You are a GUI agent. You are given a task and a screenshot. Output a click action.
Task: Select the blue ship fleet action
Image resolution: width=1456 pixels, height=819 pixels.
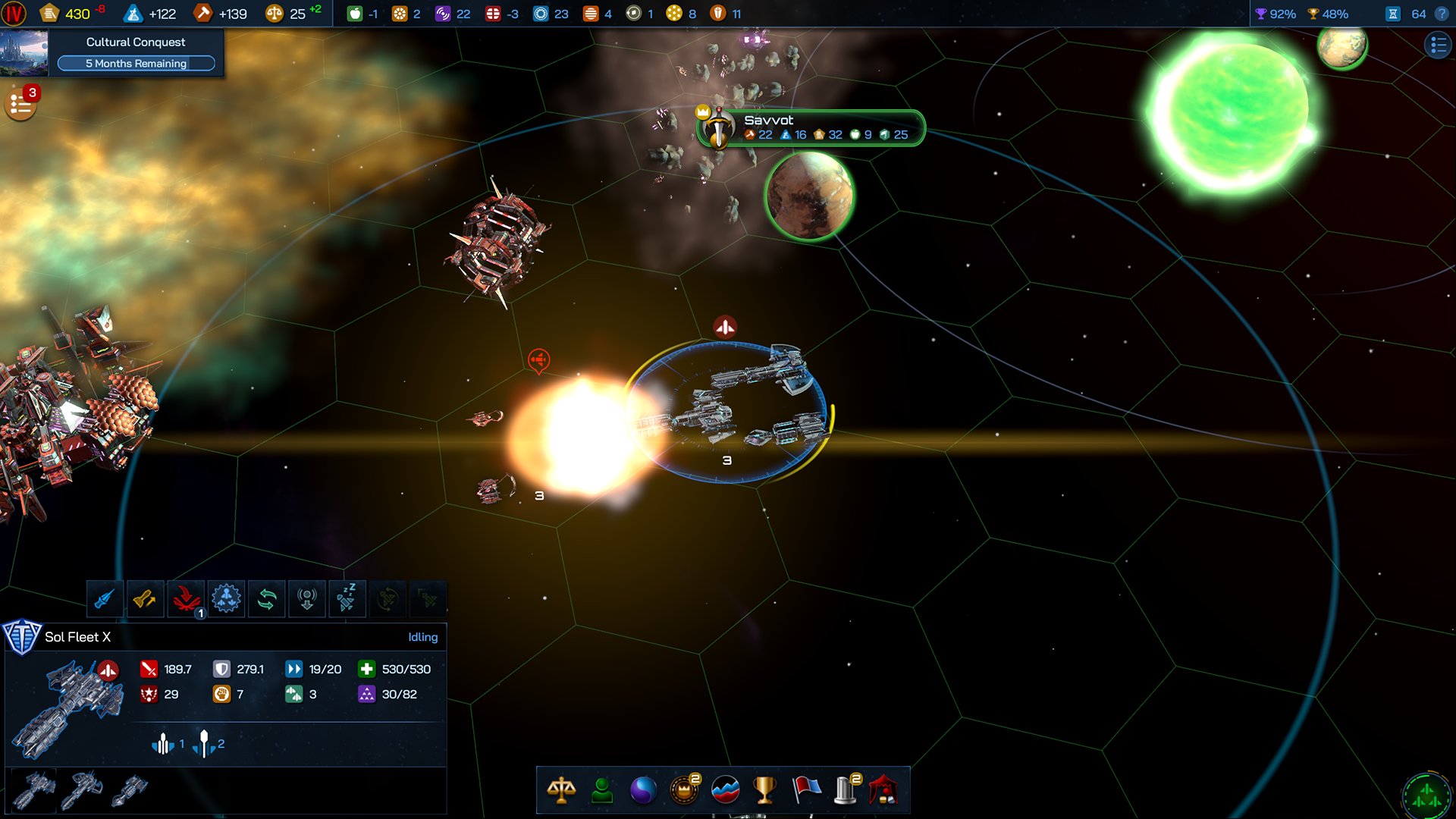(105, 599)
